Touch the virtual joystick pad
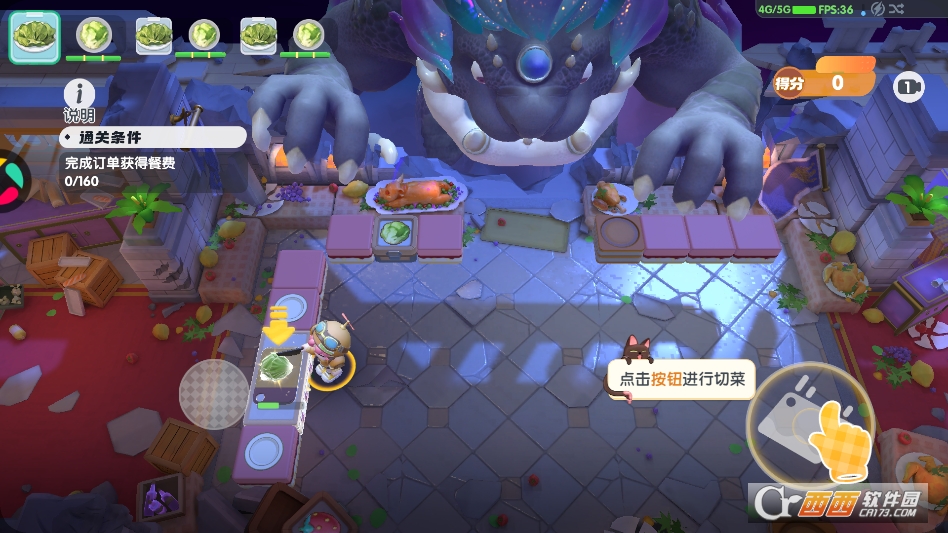 [213, 394]
